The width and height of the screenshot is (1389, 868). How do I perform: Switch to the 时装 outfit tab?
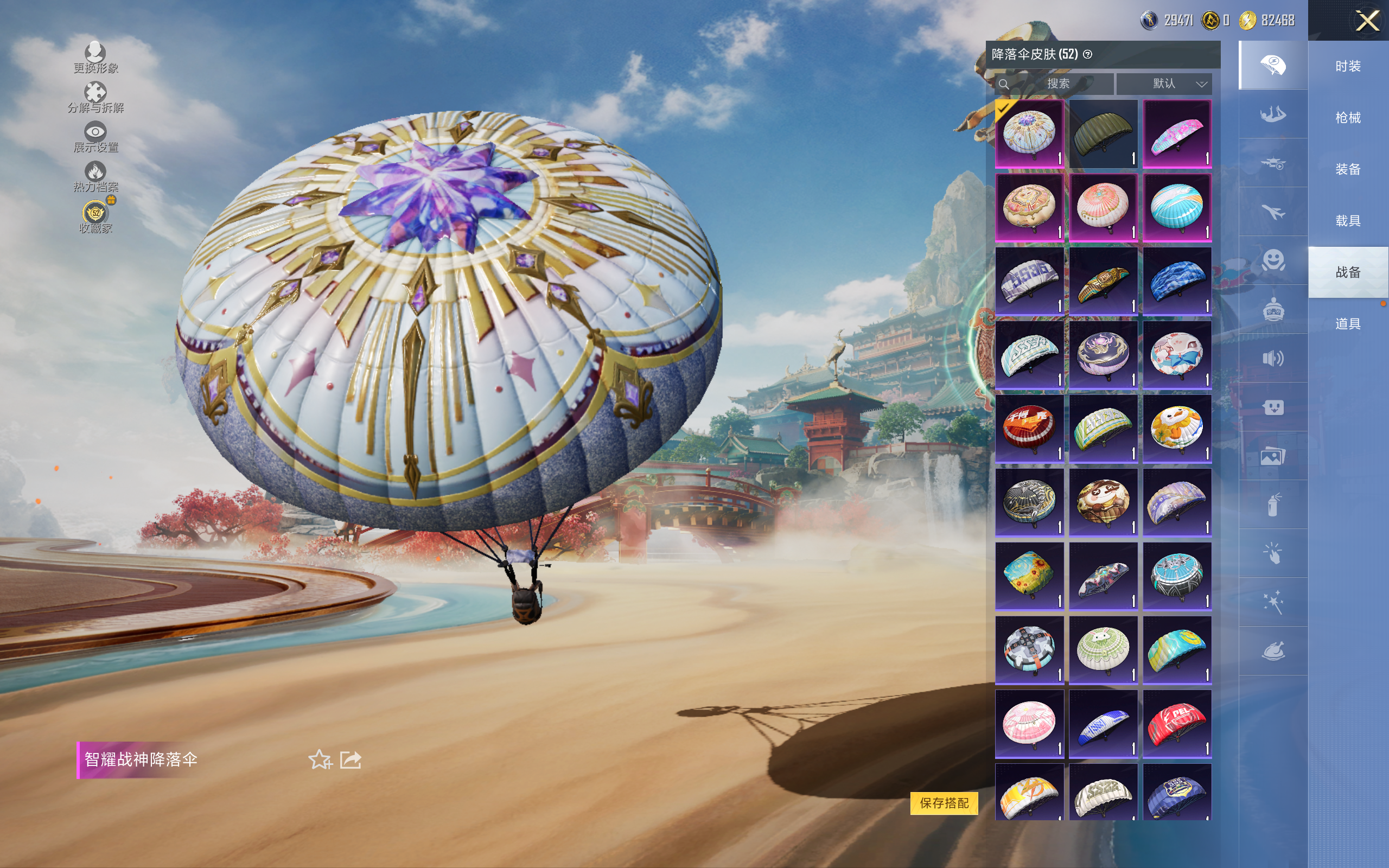[x=1348, y=66]
